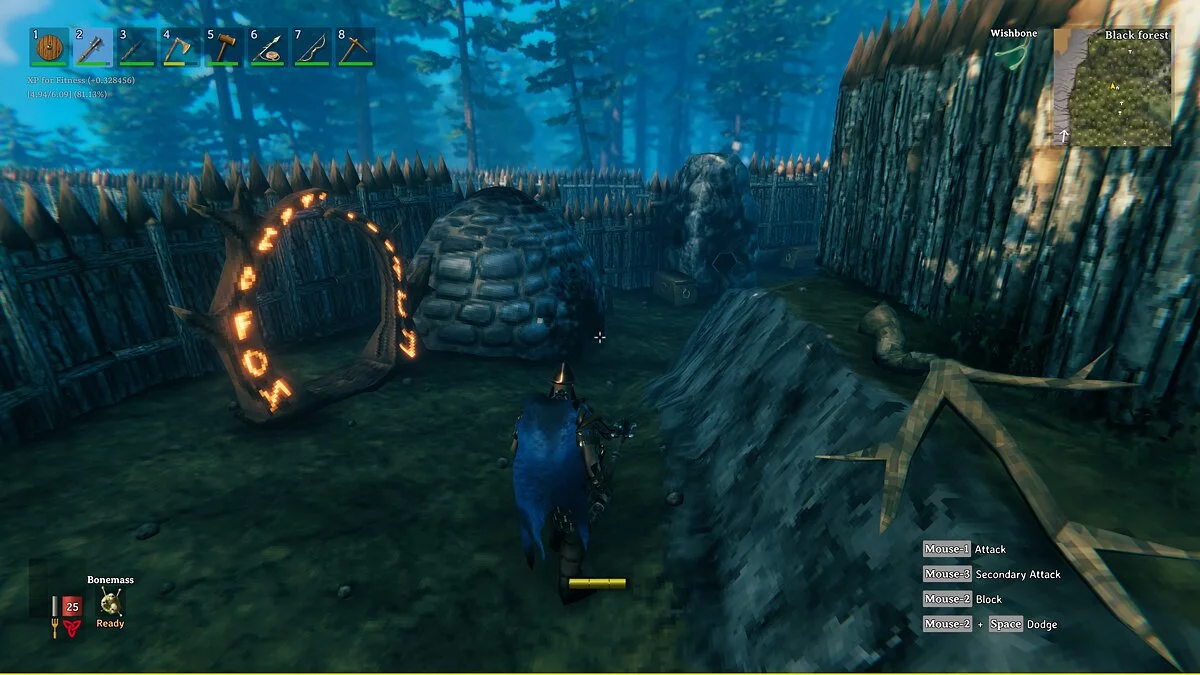1200x675 pixels.
Task: Choose the dark club in hotbar slot 3
Action: 137,47
